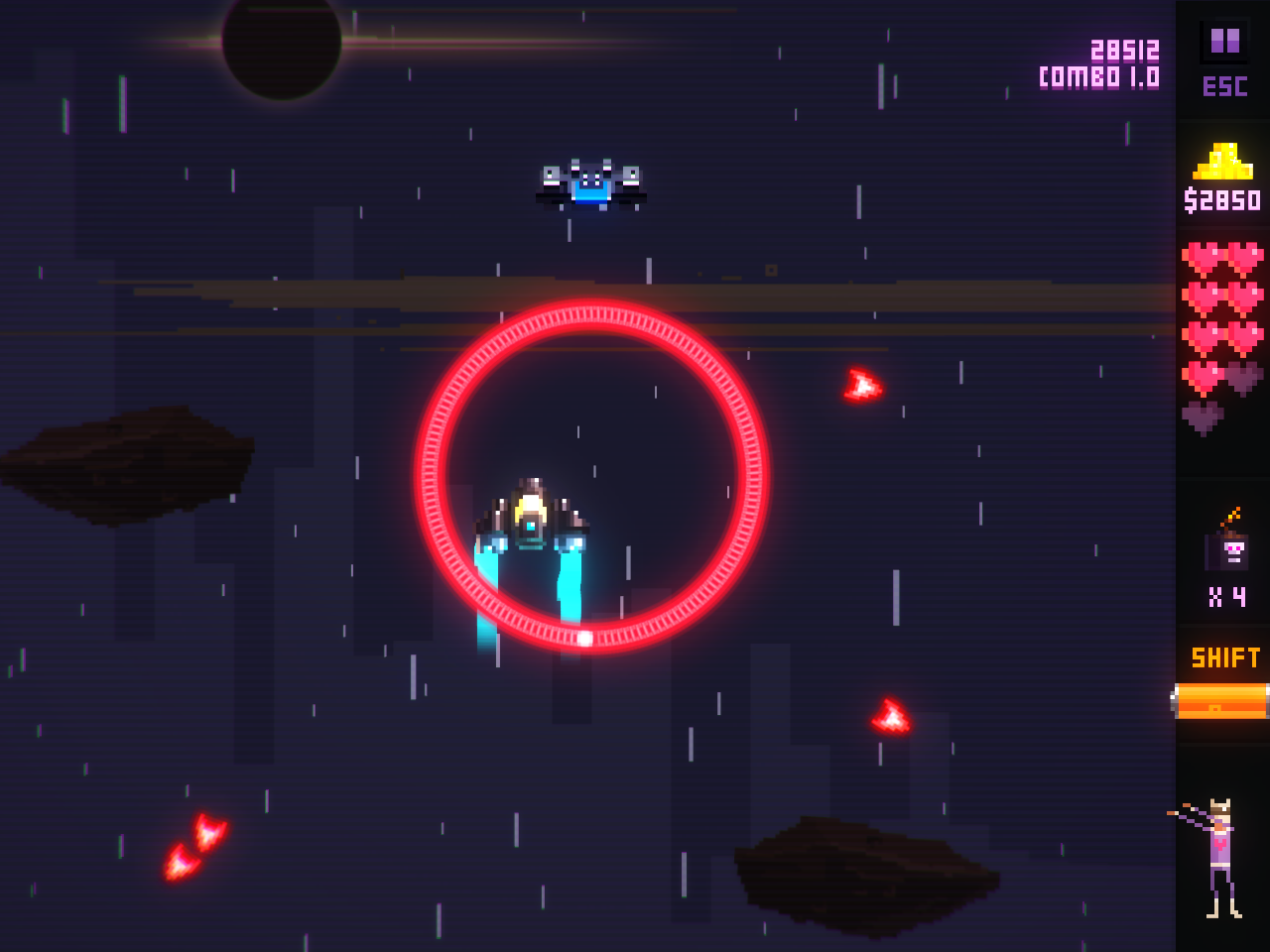Pause the game with the pause button
Viewport: 1270px width, 952px height.
(1224, 42)
